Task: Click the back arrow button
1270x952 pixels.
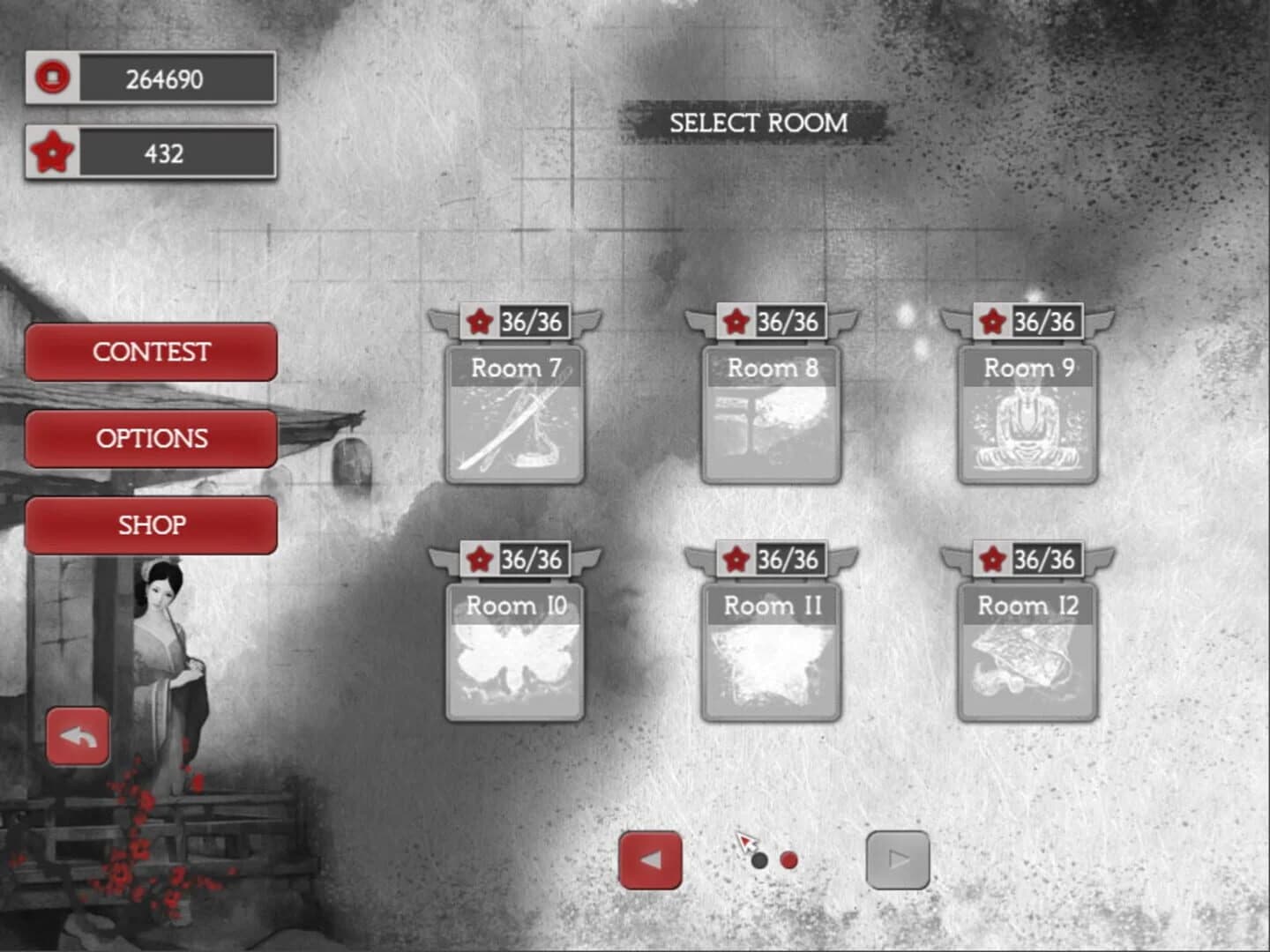Action: (x=78, y=737)
